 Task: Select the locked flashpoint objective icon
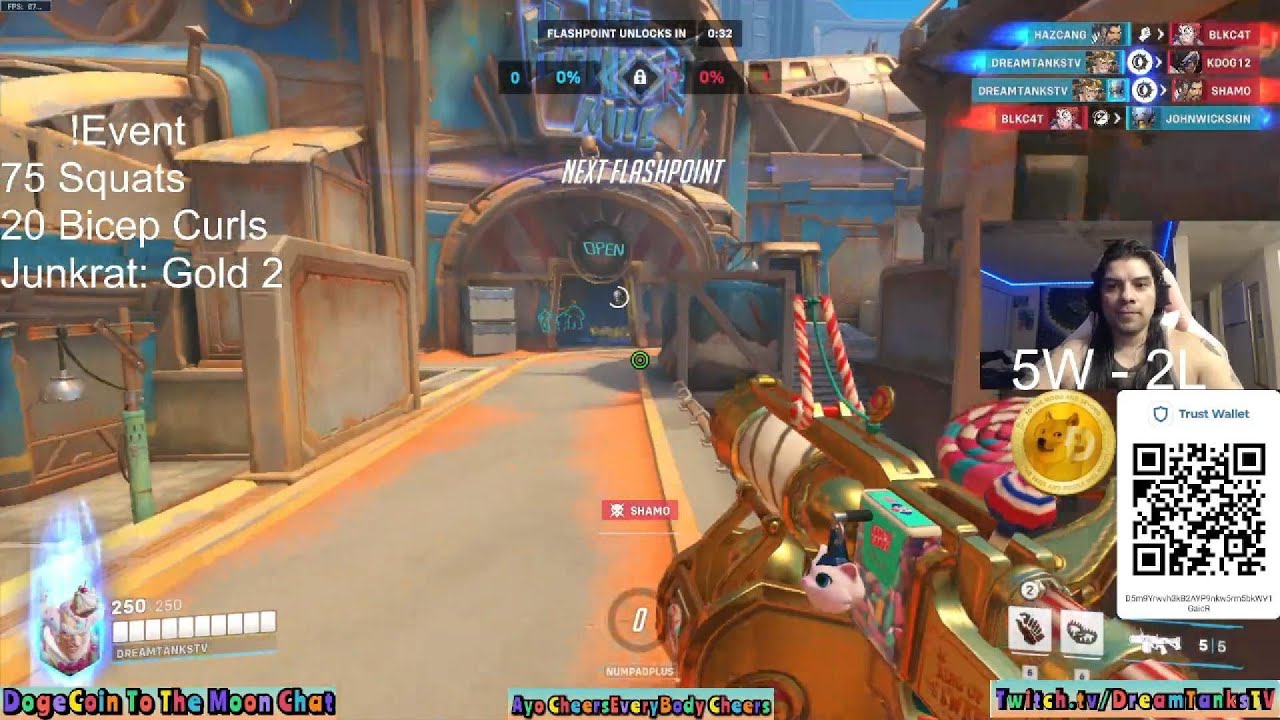[x=640, y=77]
